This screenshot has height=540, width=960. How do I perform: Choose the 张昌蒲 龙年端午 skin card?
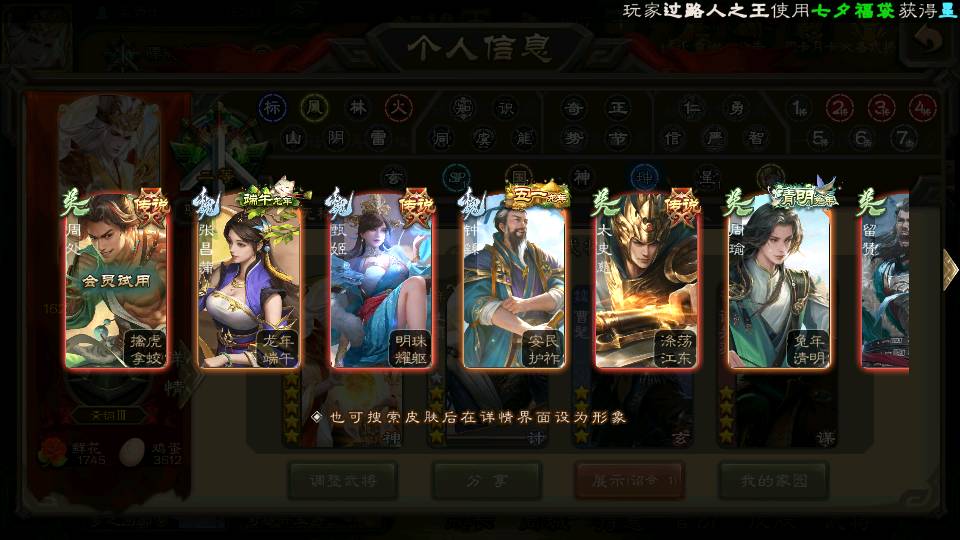[248, 282]
